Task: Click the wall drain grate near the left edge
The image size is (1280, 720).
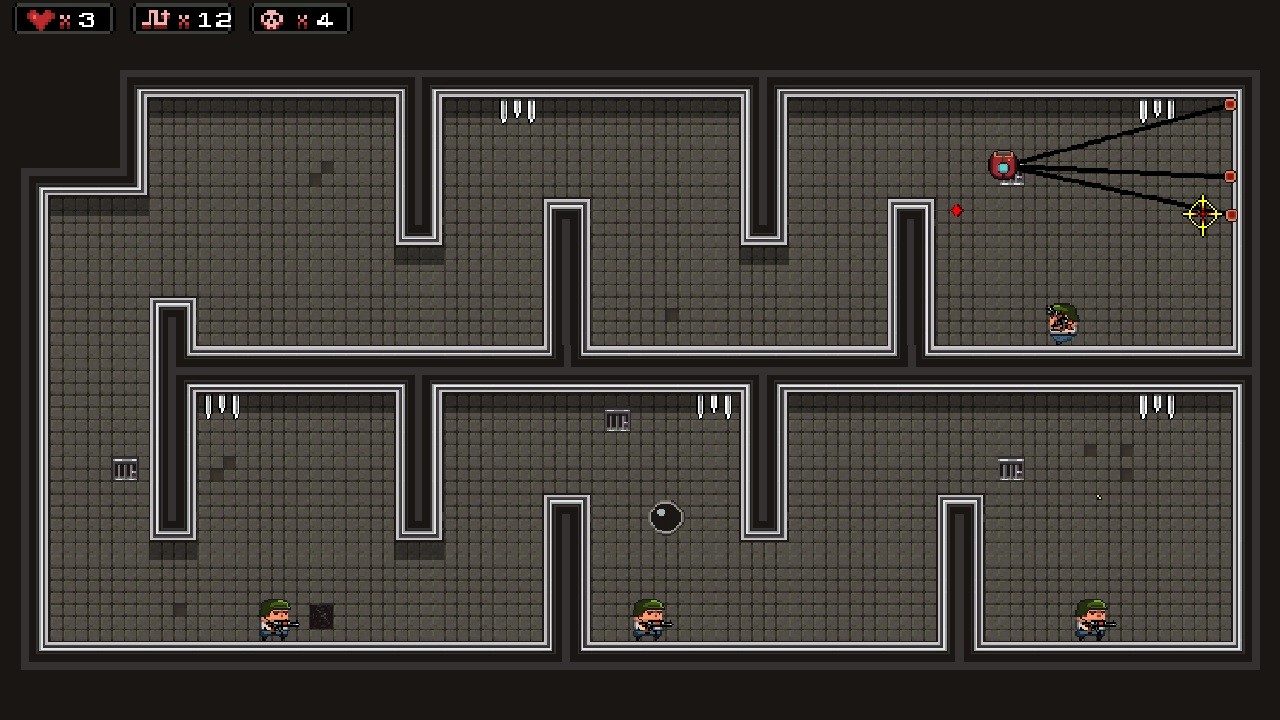Action: point(125,469)
